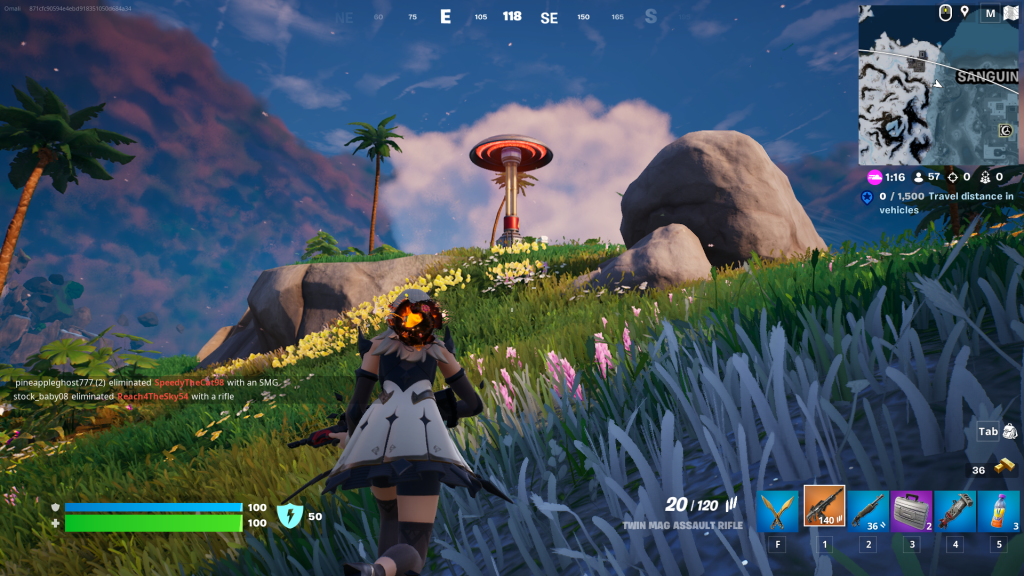Image resolution: width=1024 pixels, height=576 pixels.
Task: Select the orange drink bottle slot
Action: tap(998, 510)
